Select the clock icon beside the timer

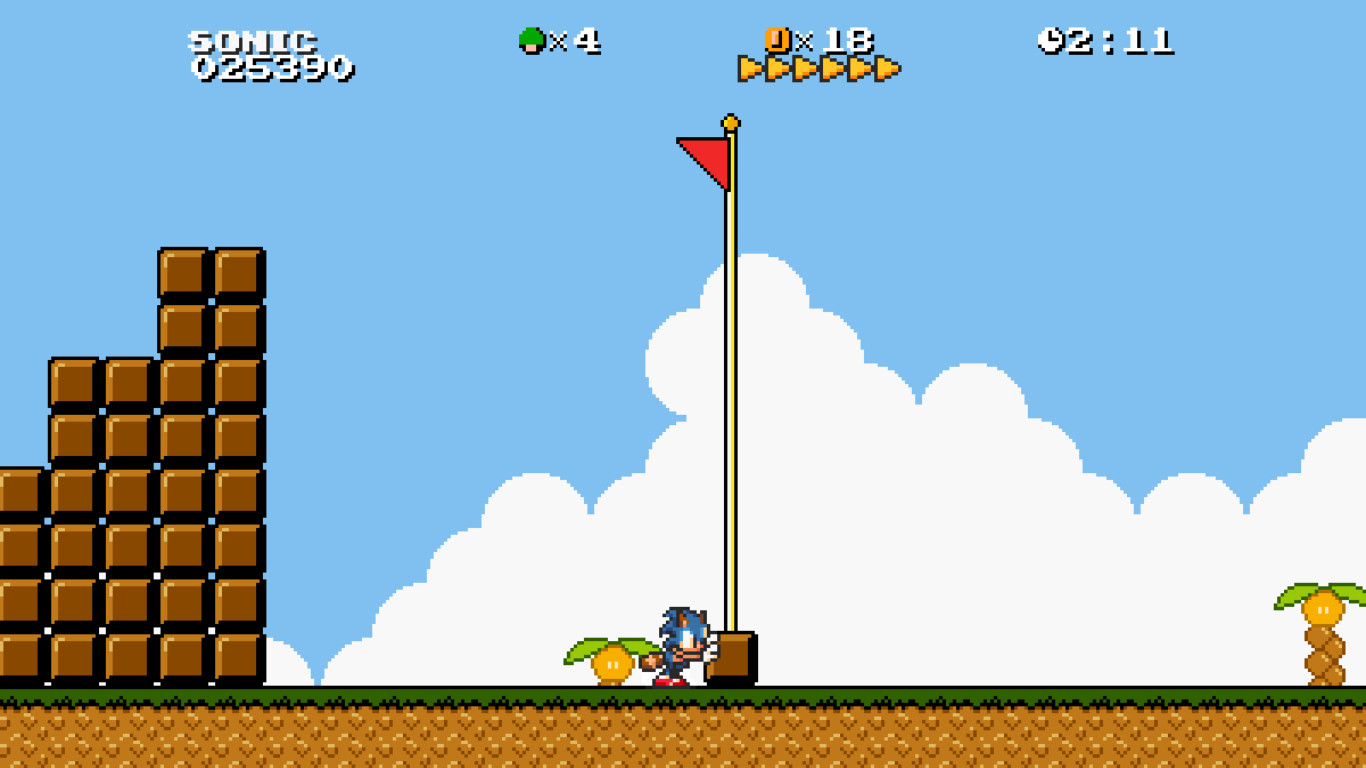click(x=1052, y=38)
